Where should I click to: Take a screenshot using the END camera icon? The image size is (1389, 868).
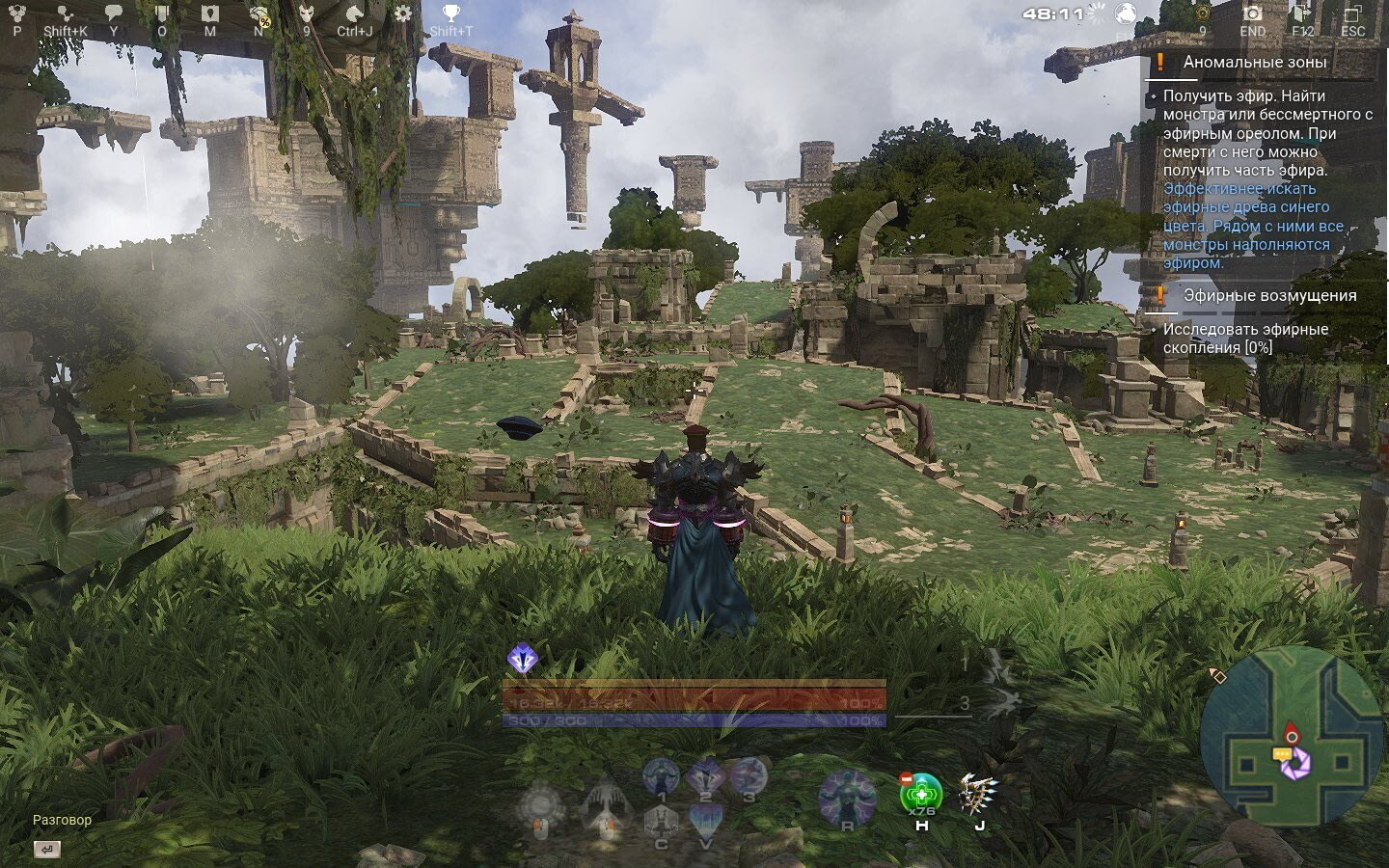[1251, 13]
